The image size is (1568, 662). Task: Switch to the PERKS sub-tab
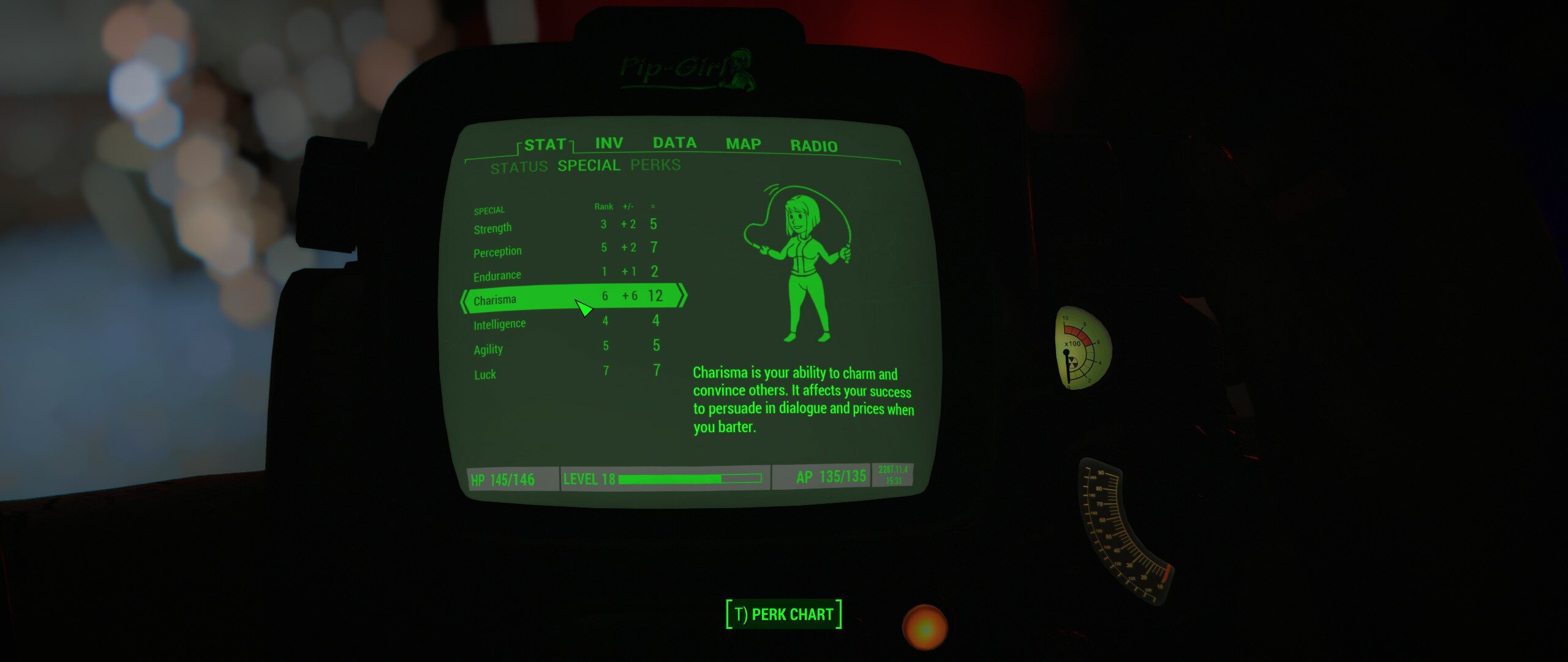tap(655, 165)
